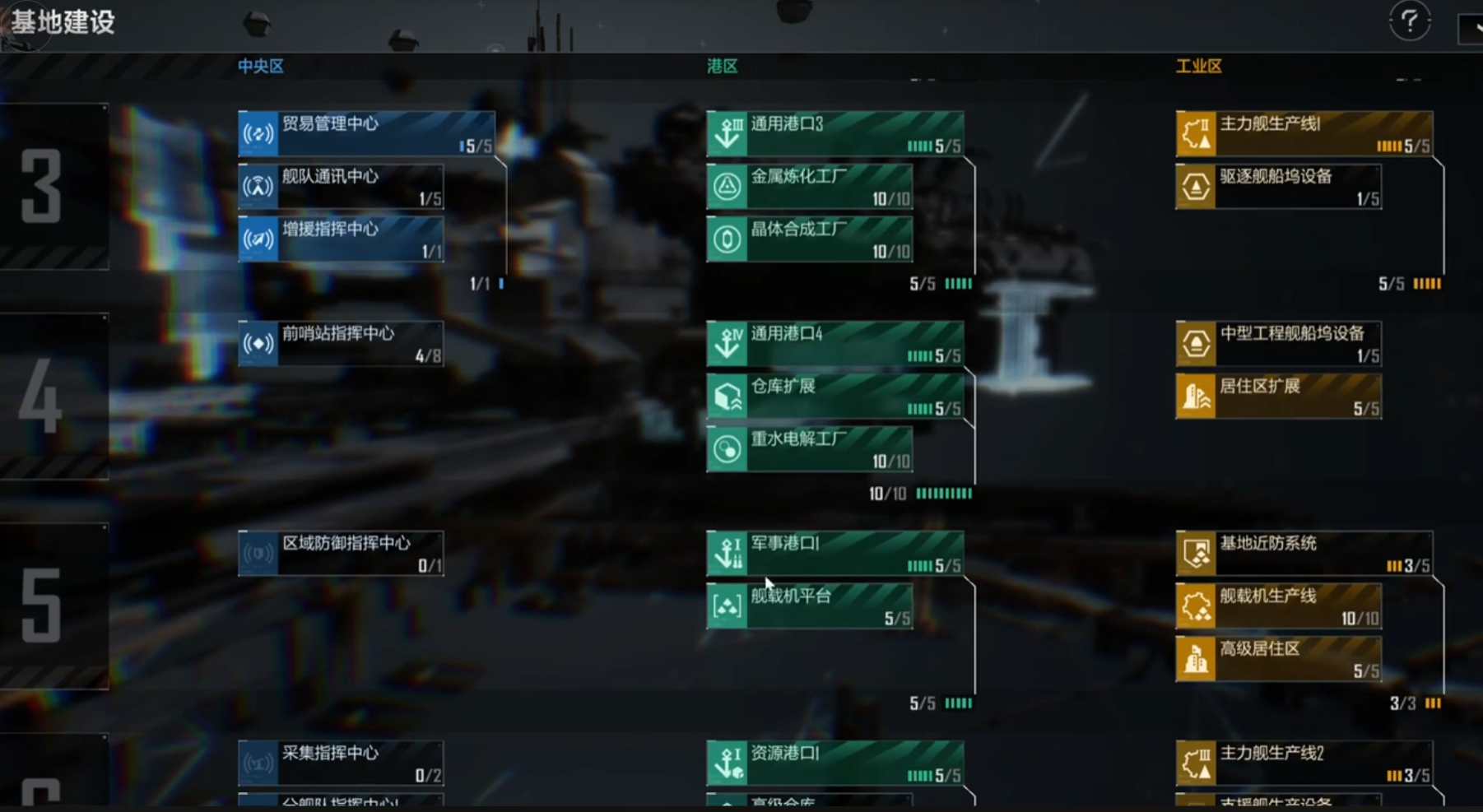This screenshot has width=1483, height=812.
Task: Open the 前哨站指挥中心 building entry
Action: coord(340,343)
